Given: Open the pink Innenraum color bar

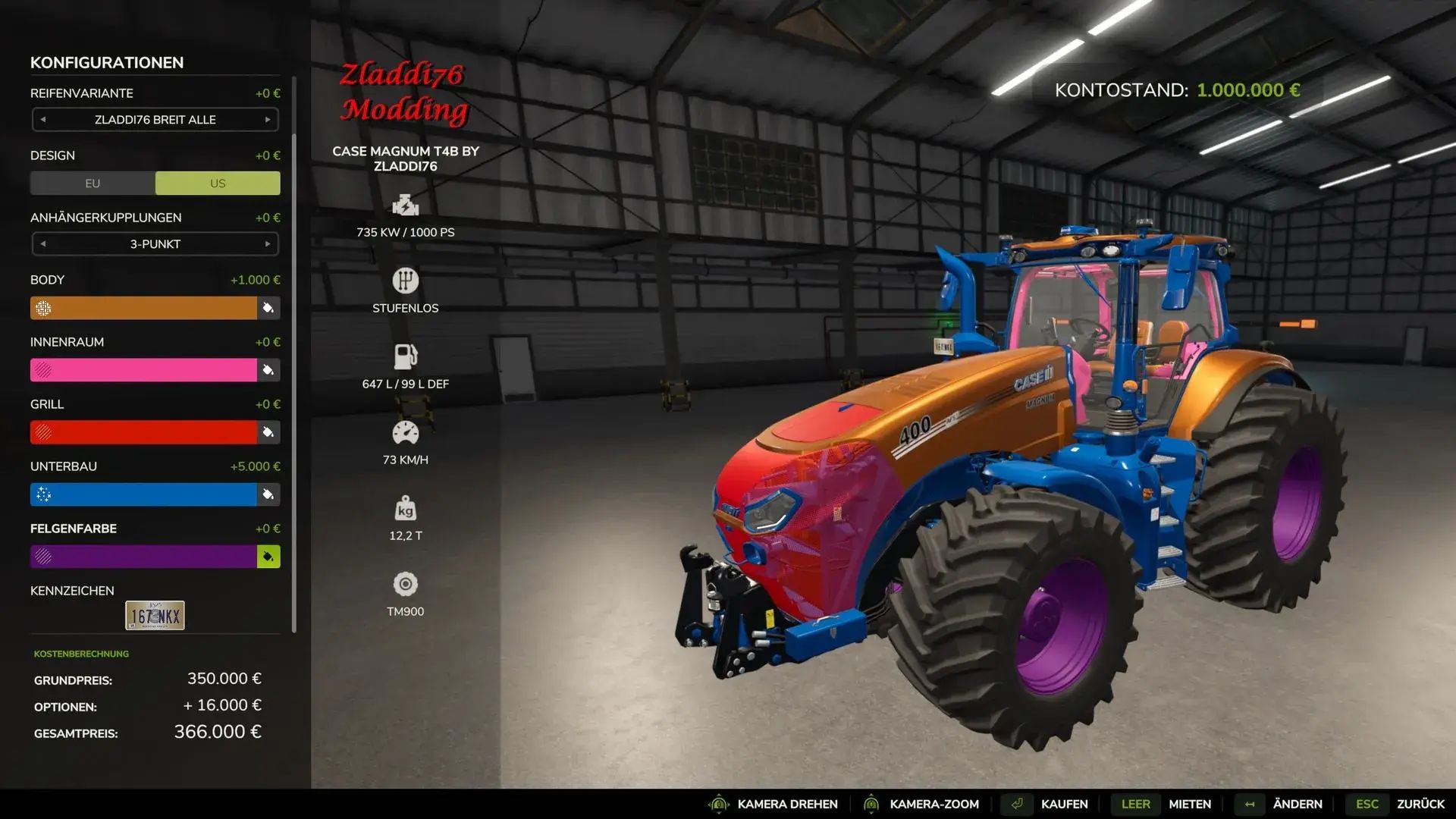Looking at the screenshot, I should click(x=143, y=370).
